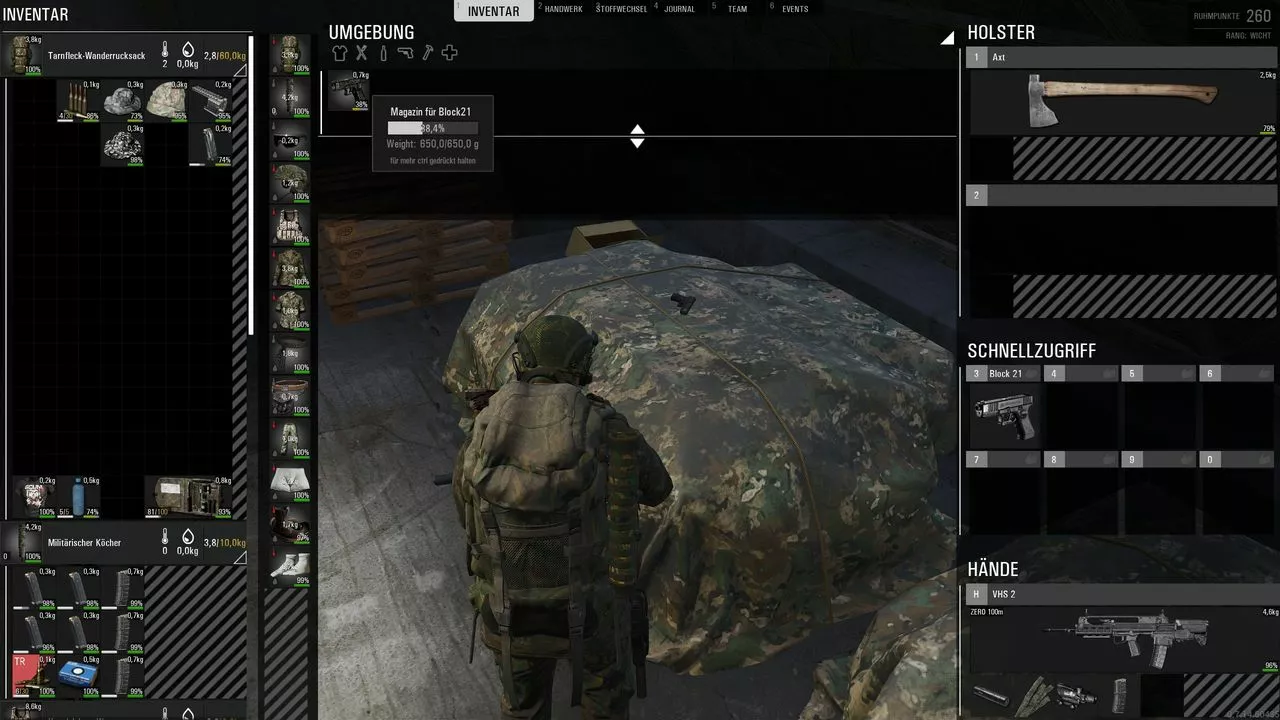
Task: Show the Team tab
Action: pos(737,9)
